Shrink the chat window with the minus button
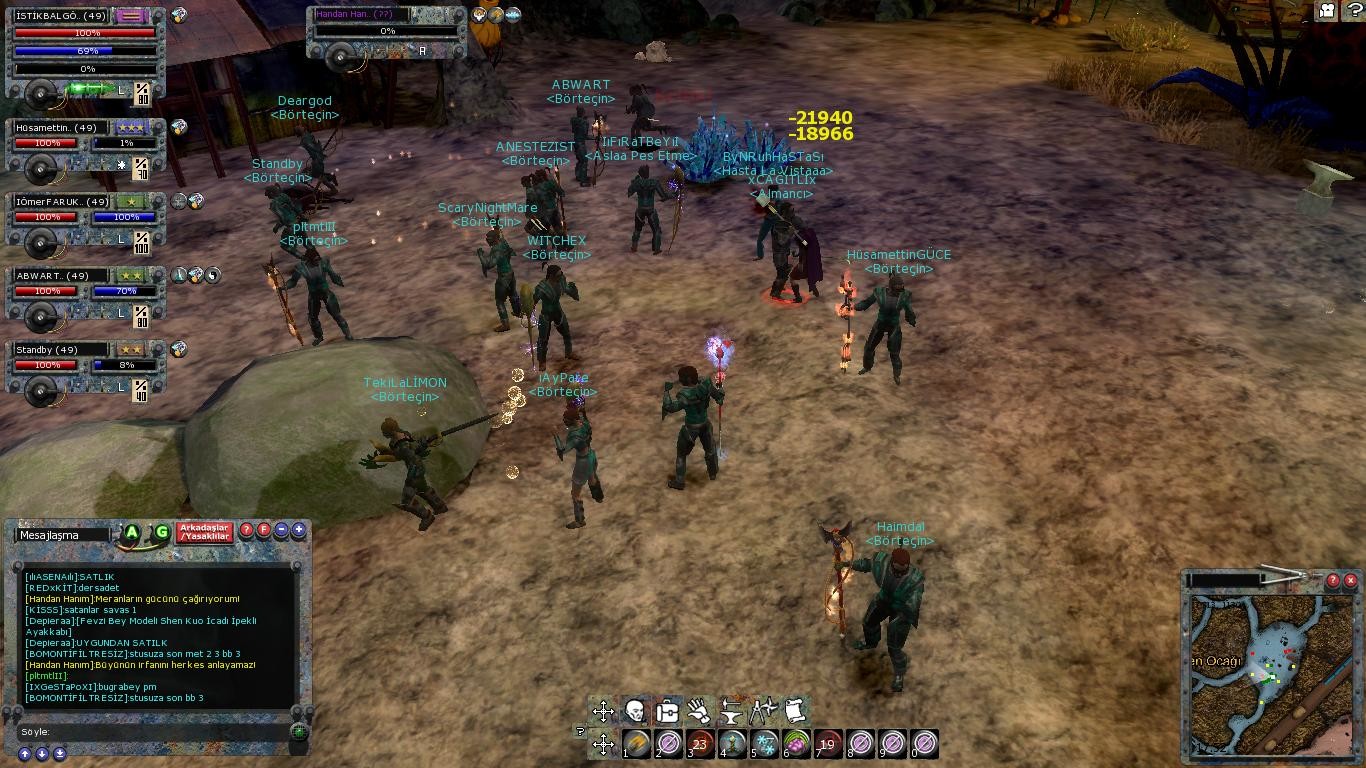1366x768 pixels. [281, 530]
